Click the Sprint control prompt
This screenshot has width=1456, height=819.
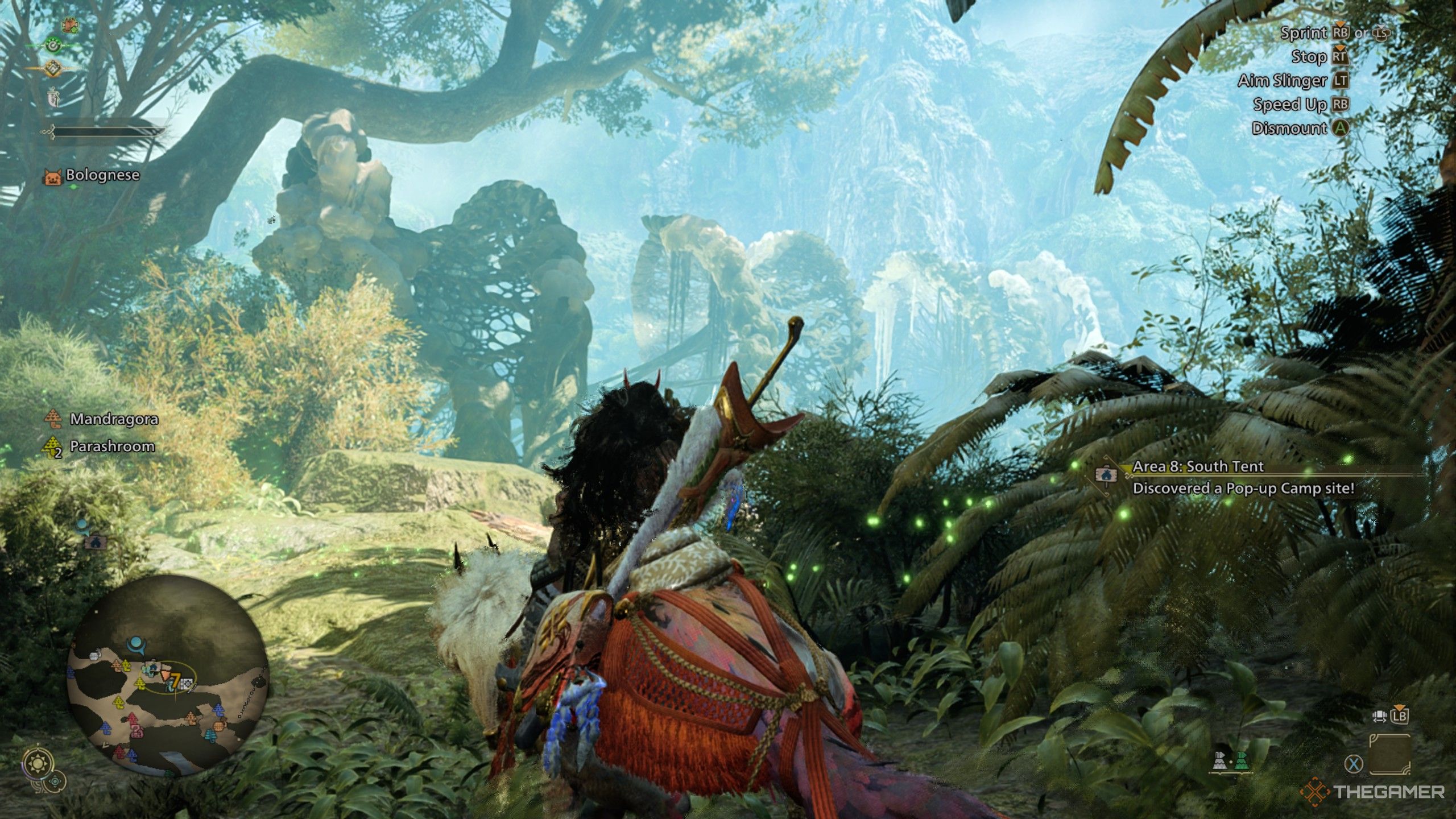coord(1305,34)
